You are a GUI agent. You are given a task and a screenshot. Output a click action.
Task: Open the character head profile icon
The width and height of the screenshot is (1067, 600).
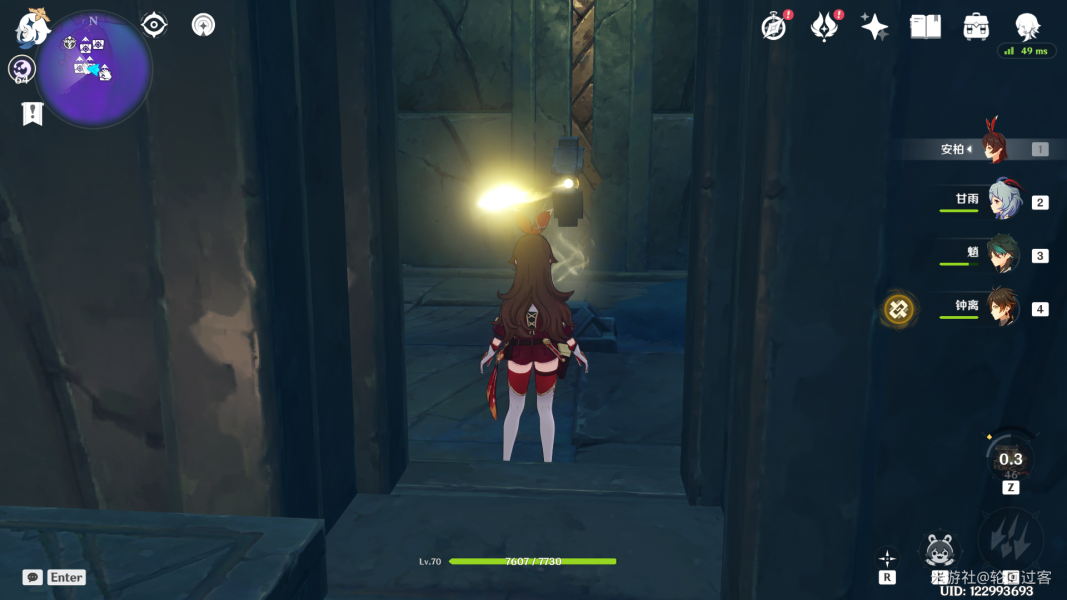(1027, 25)
